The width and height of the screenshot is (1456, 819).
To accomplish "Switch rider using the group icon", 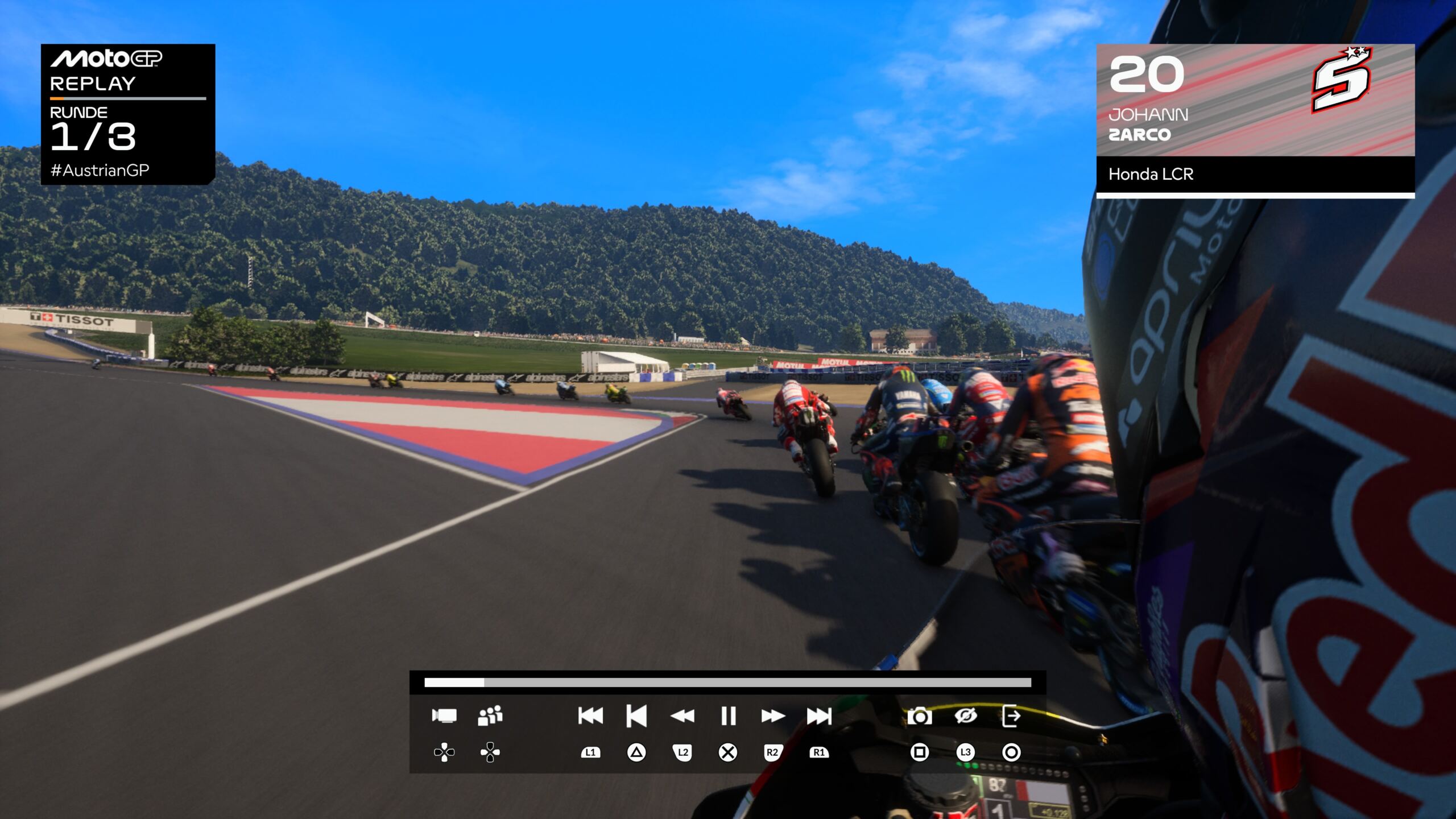I will (x=490, y=715).
